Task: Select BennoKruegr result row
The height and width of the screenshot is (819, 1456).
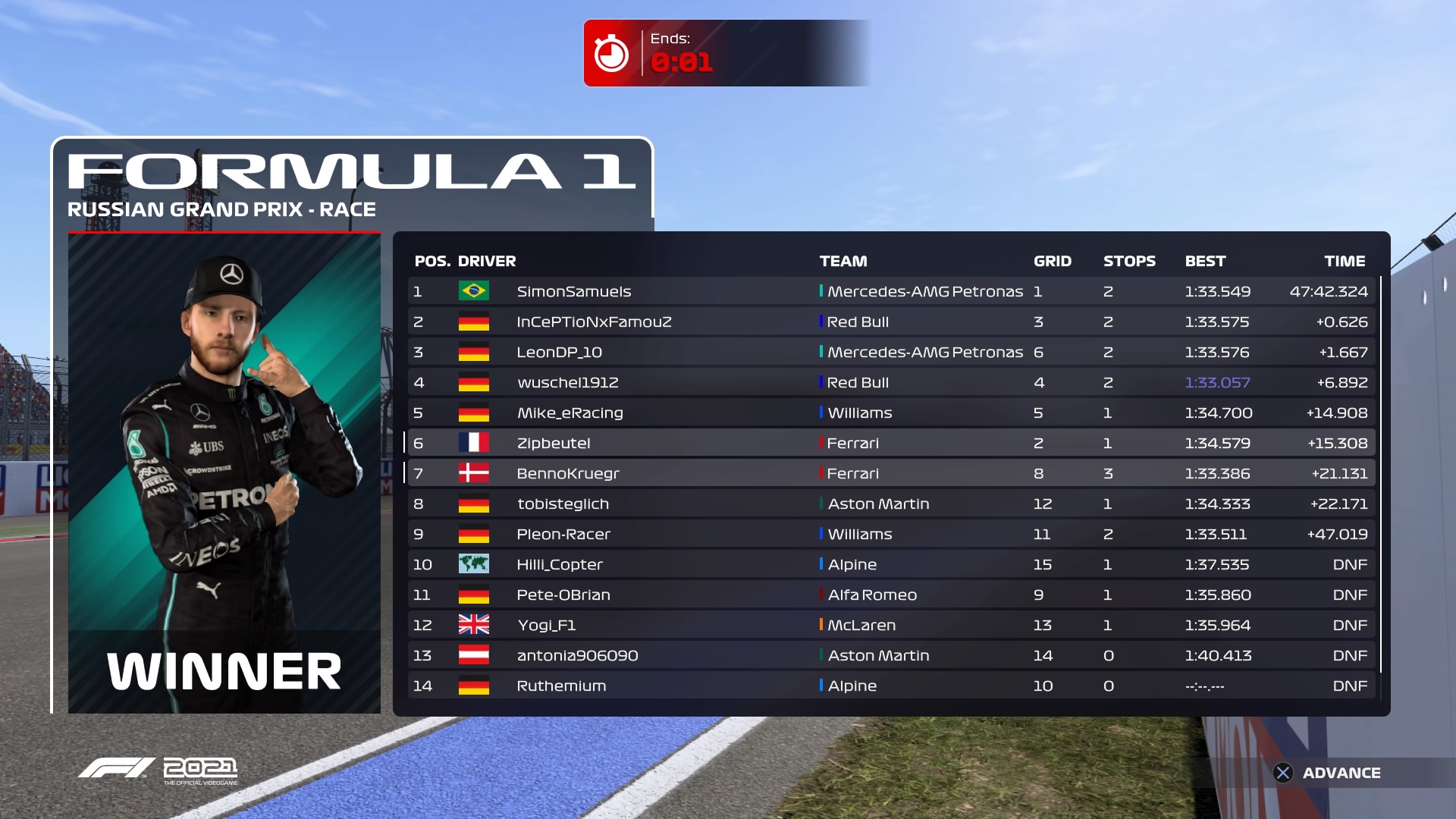Action: (x=567, y=473)
